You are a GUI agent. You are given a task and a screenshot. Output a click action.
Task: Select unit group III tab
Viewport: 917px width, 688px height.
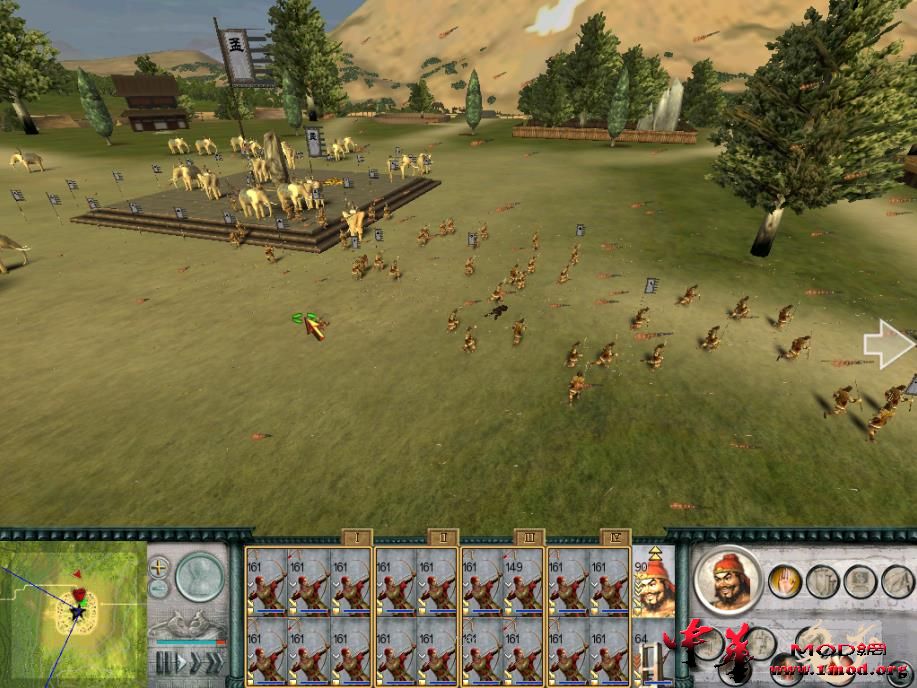529,537
